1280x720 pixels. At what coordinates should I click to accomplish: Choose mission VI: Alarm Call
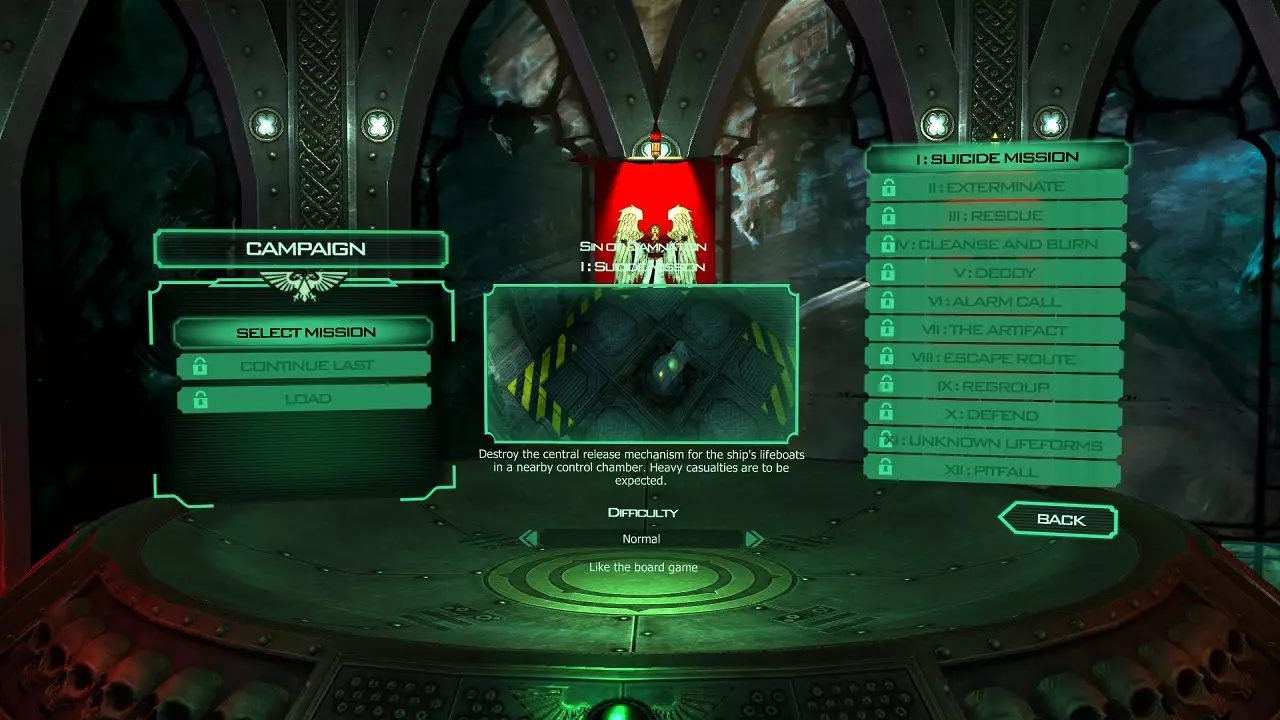pyautogui.click(x=997, y=301)
